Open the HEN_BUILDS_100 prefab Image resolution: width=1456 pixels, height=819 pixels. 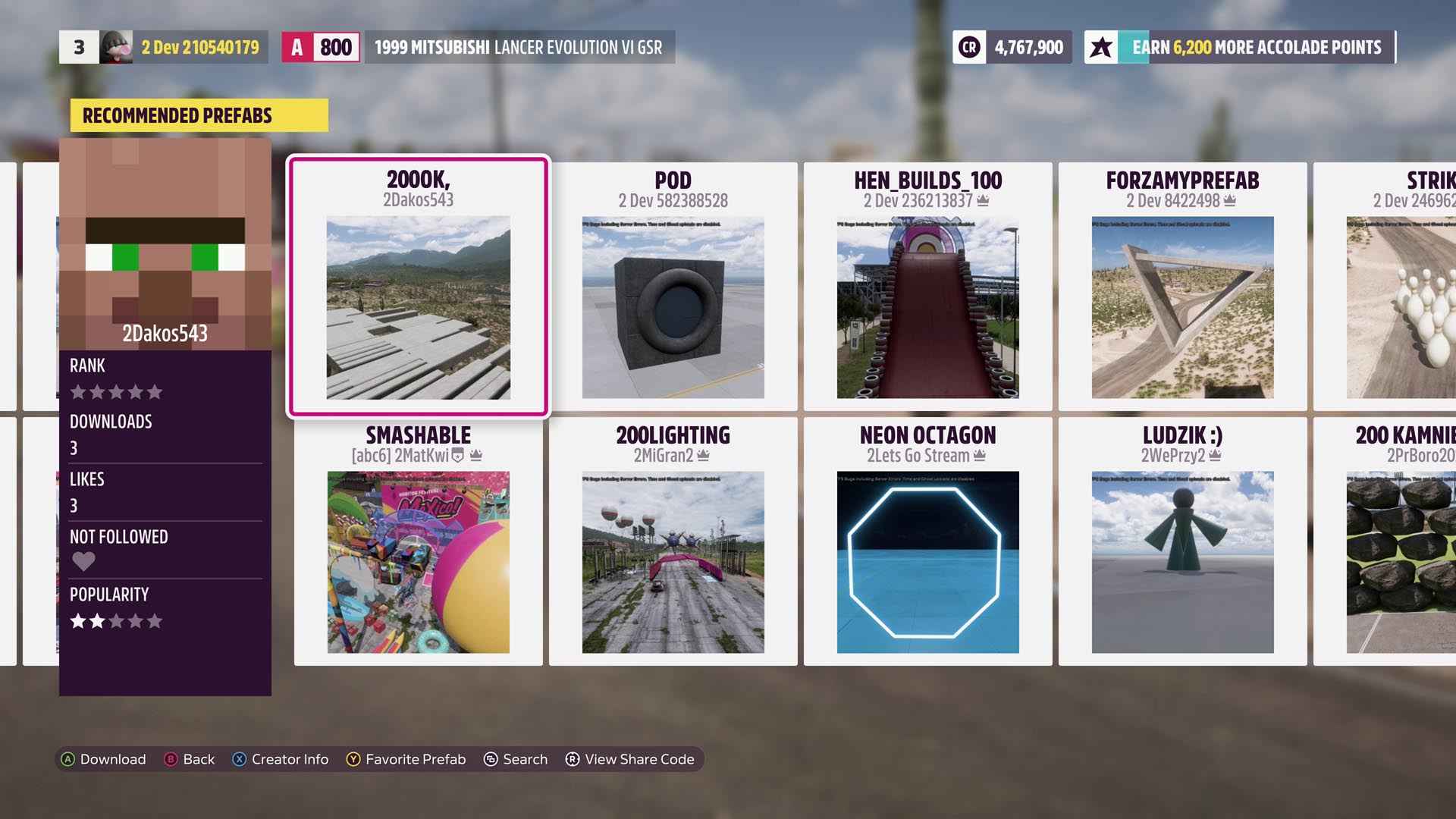[x=927, y=287]
